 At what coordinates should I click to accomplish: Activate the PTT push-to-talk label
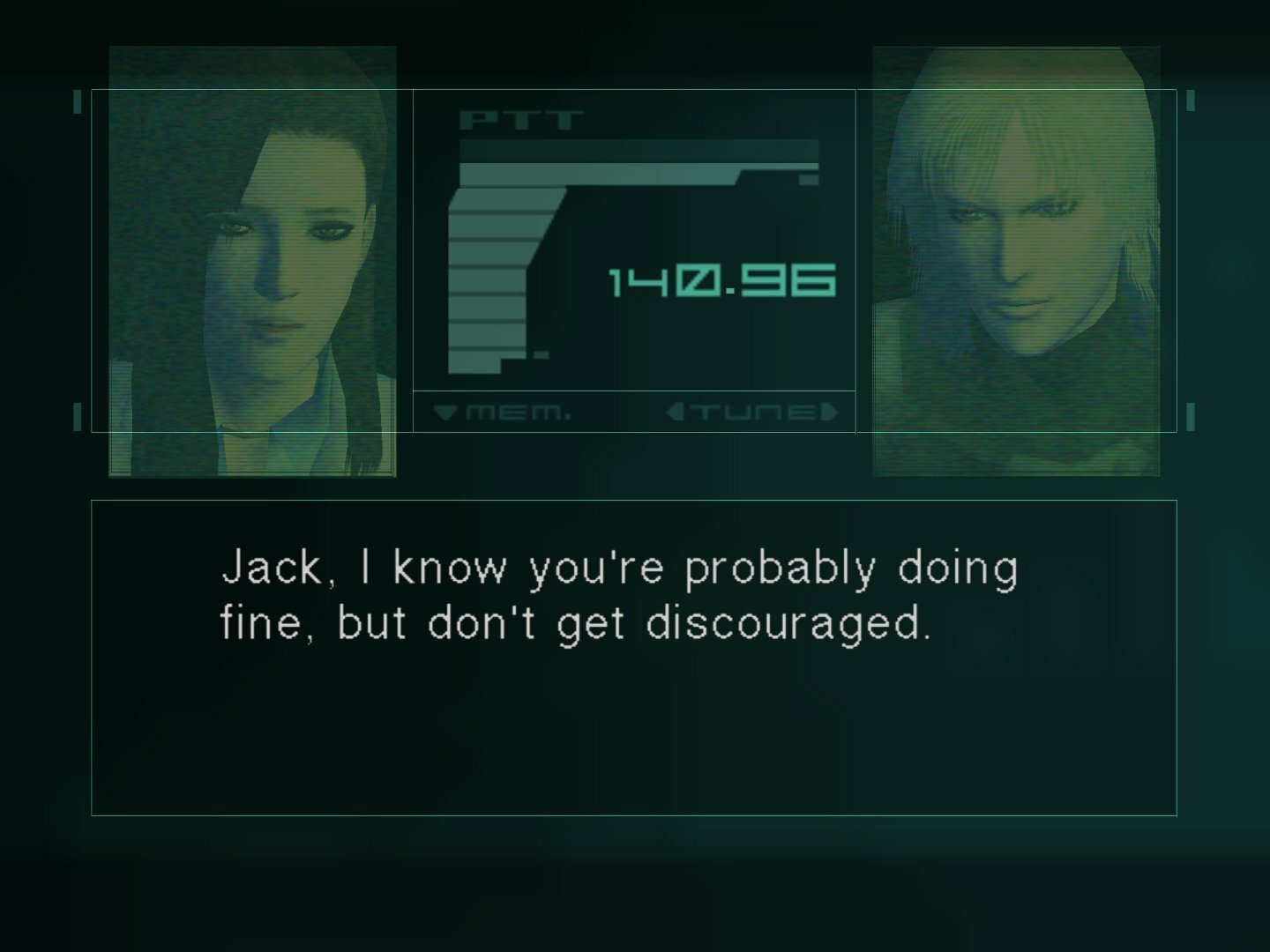520,121
